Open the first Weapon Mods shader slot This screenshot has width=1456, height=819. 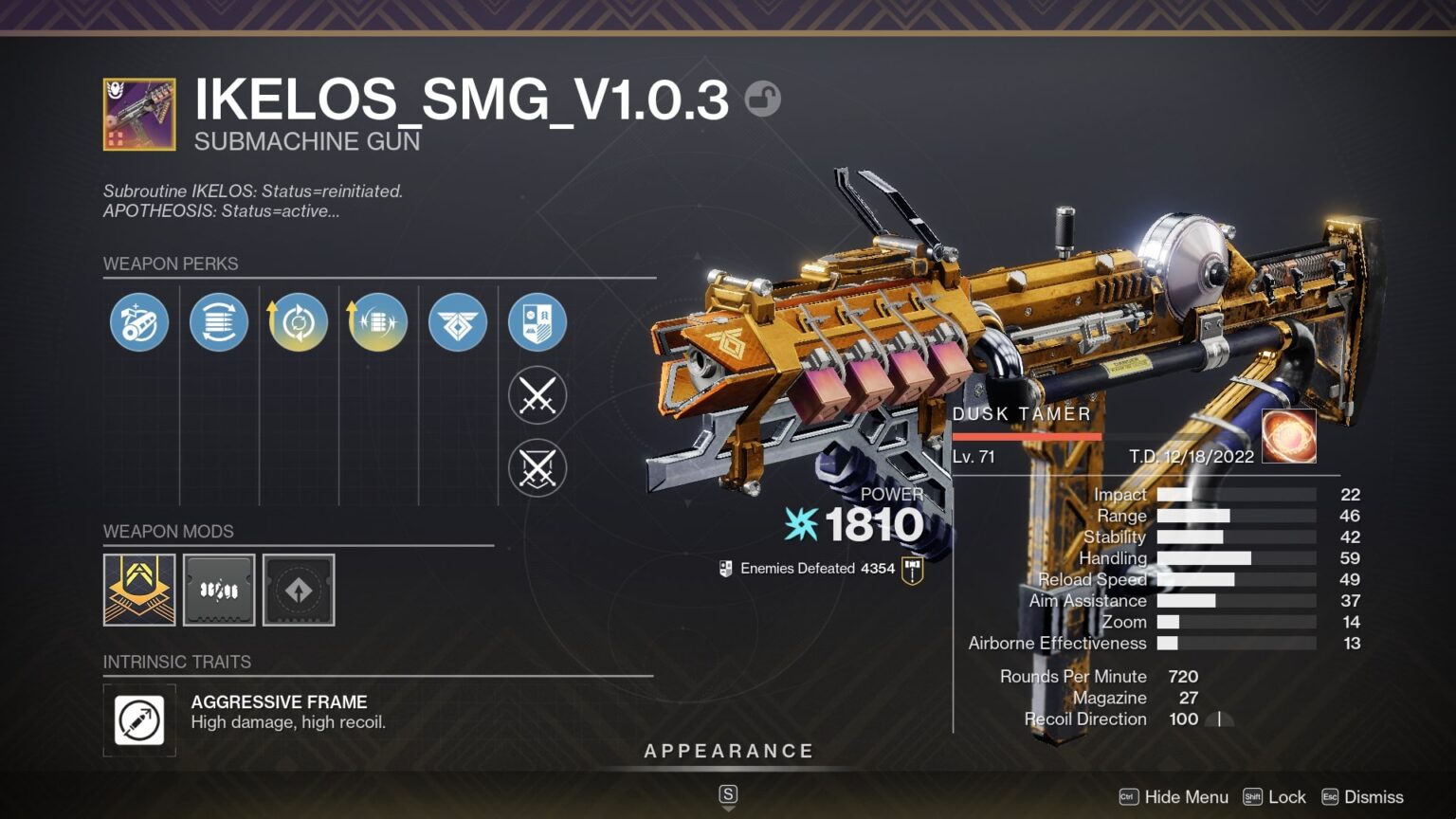tap(137, 590)
